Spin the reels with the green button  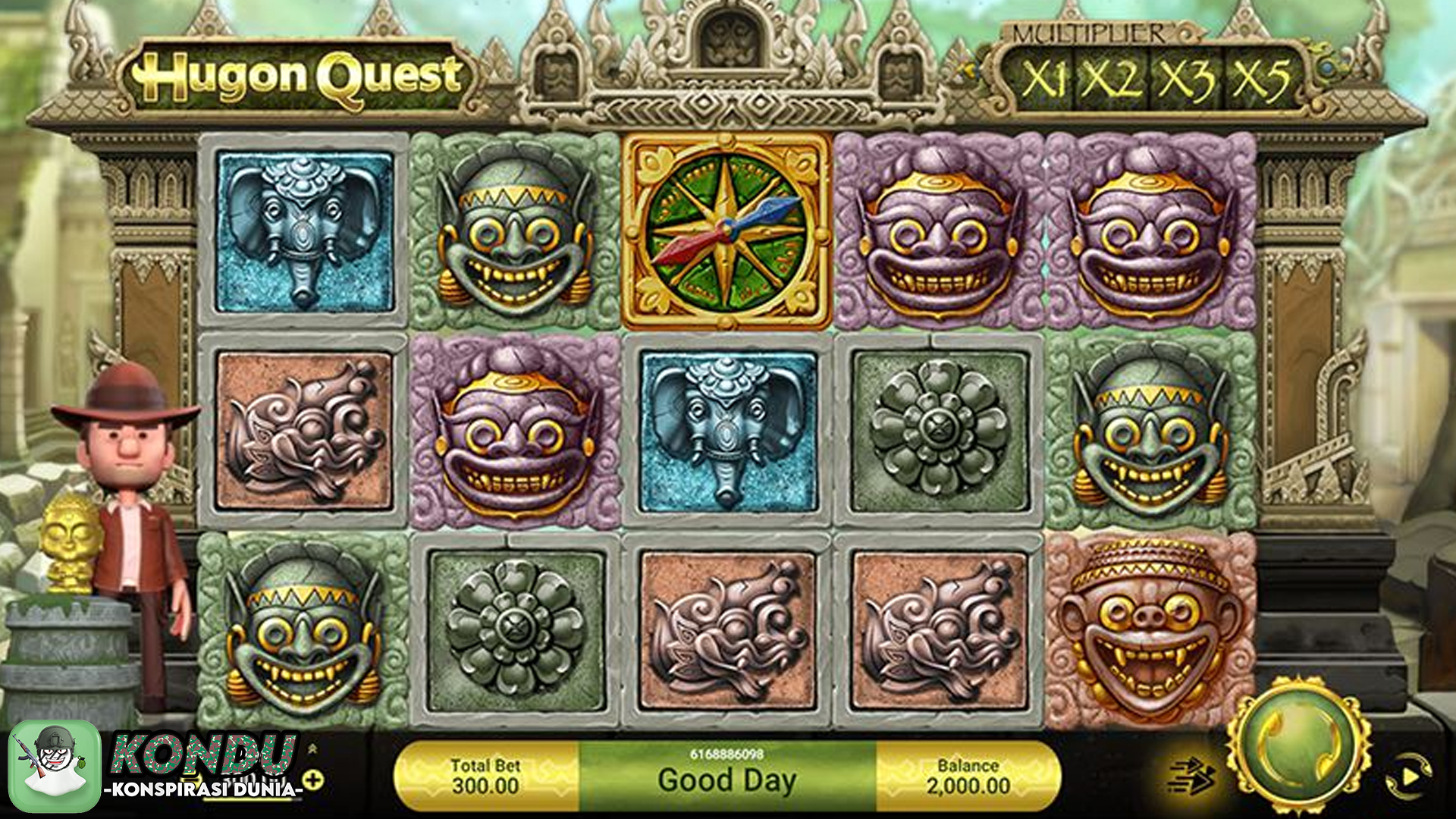click(1298, 747)
